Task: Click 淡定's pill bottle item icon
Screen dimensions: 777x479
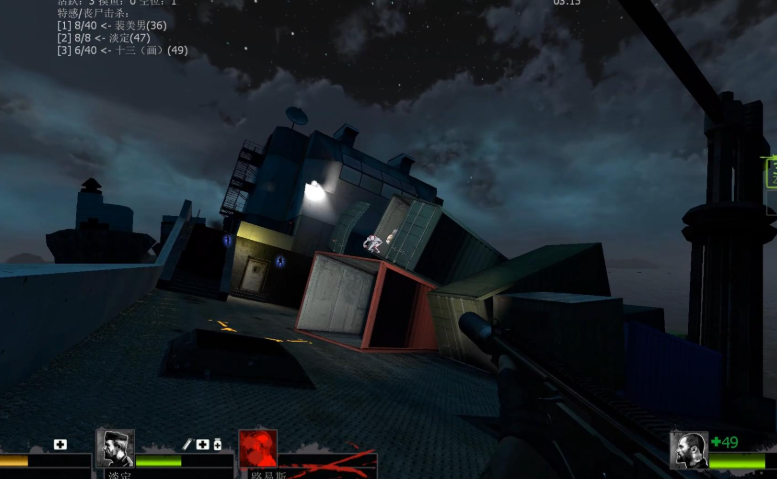Action: pos(217,444)
